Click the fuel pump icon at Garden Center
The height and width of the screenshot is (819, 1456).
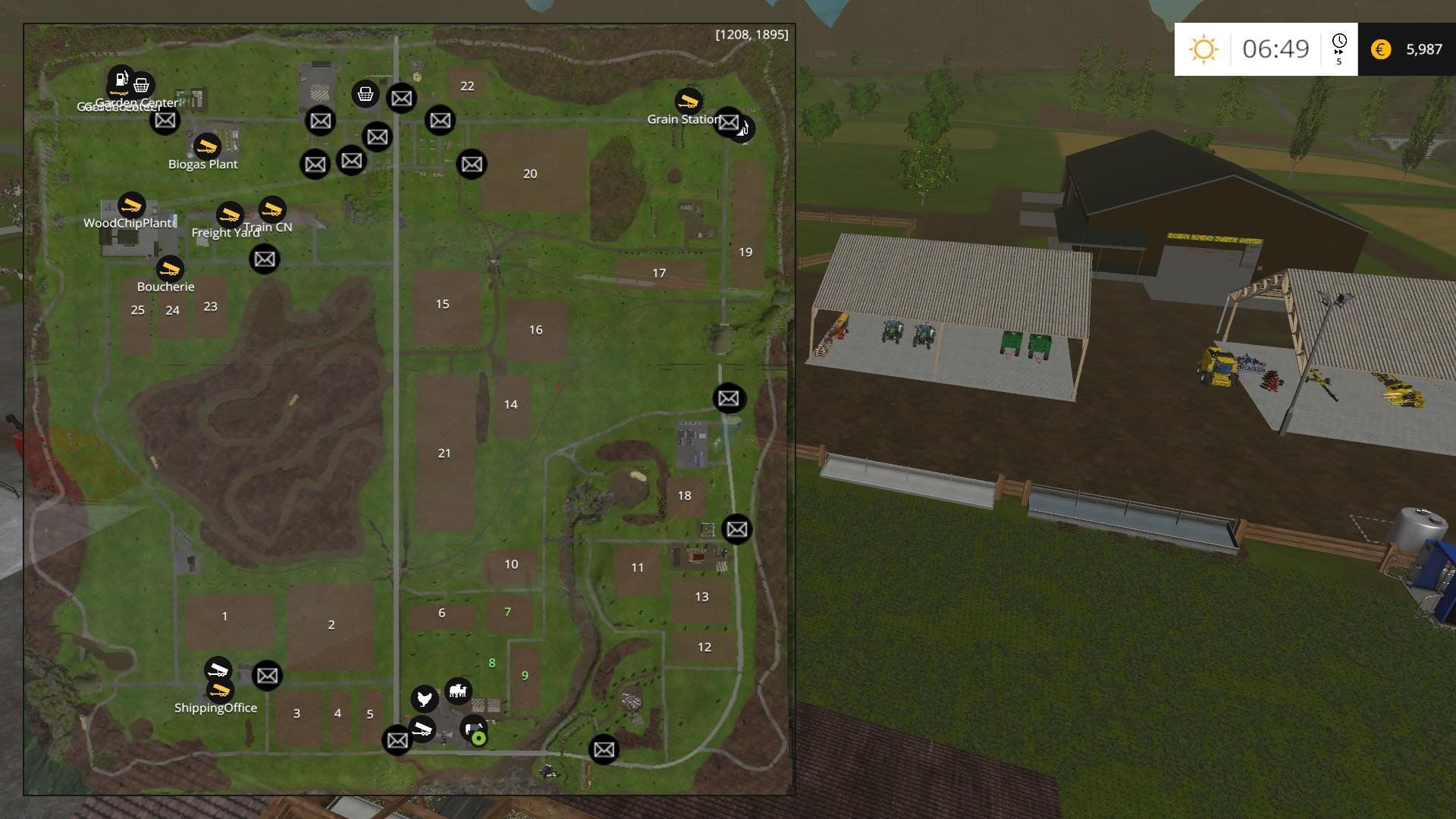121,78
